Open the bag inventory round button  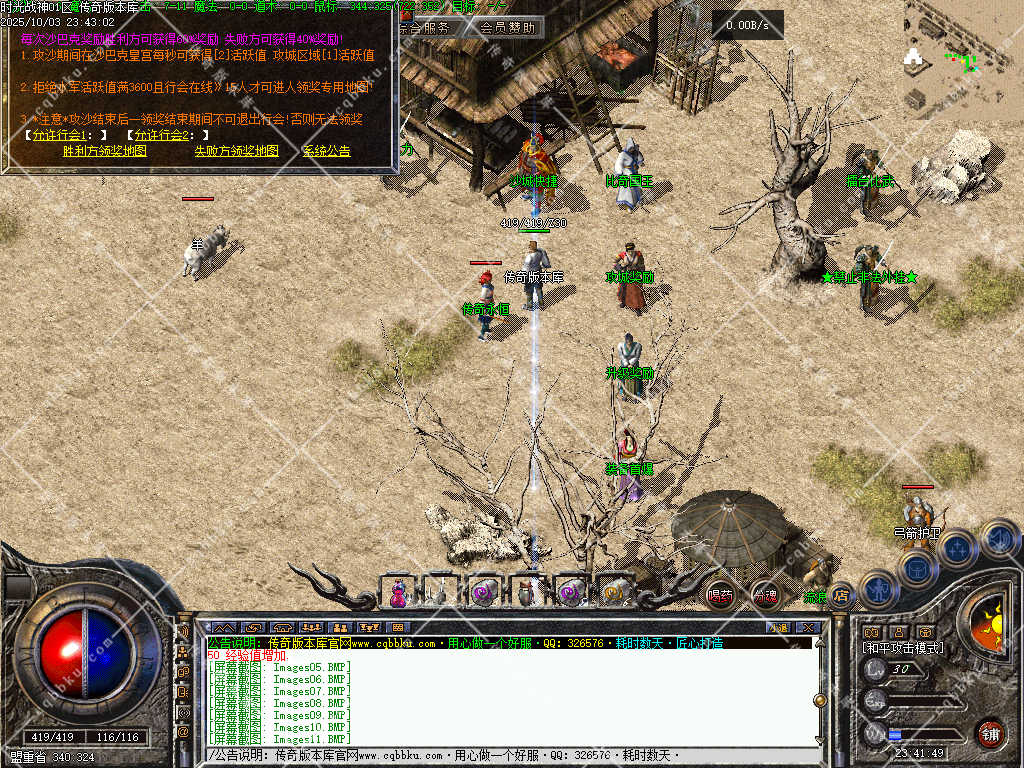coord(916,569)
